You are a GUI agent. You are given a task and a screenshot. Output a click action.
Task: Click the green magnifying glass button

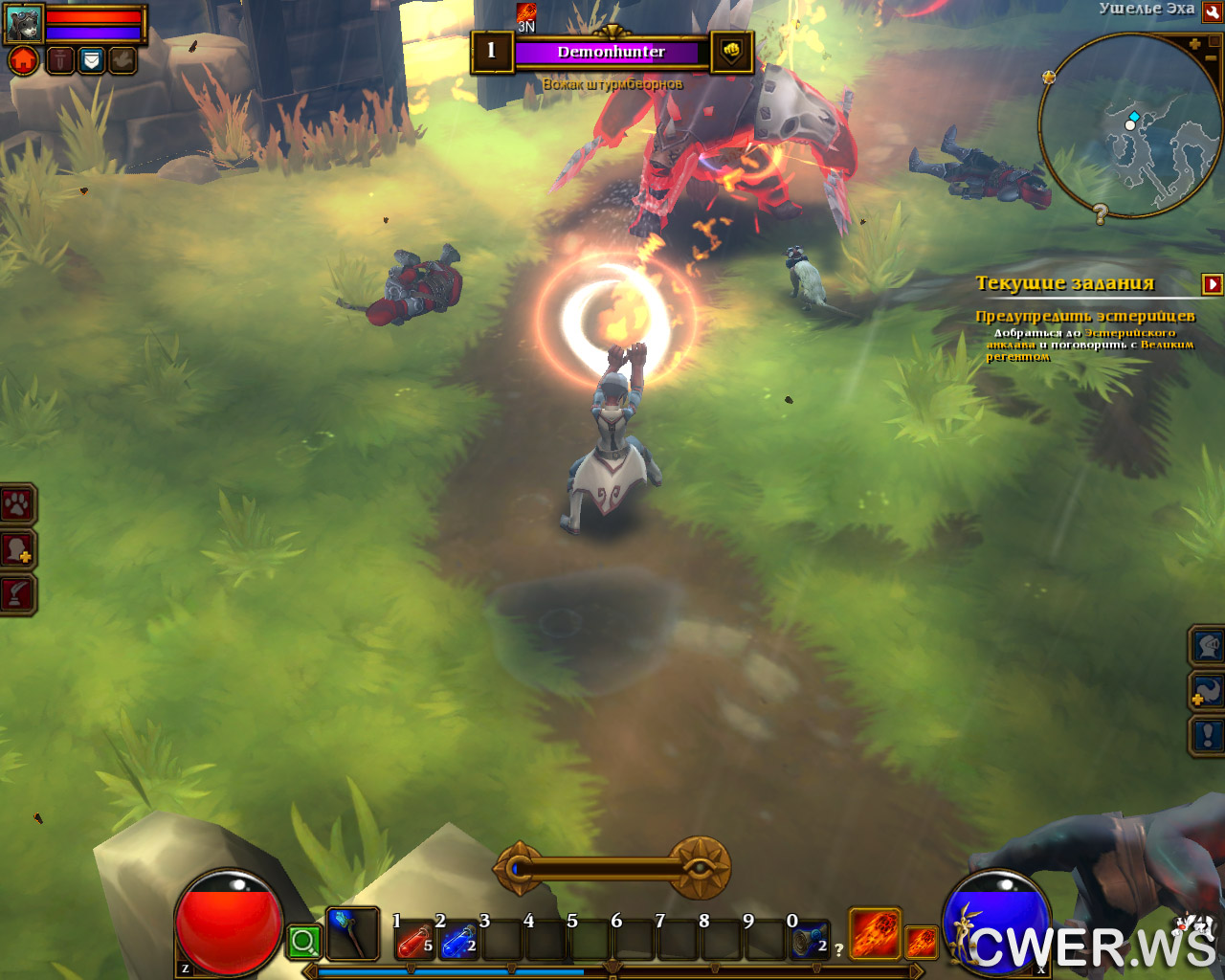click(303, 943)
